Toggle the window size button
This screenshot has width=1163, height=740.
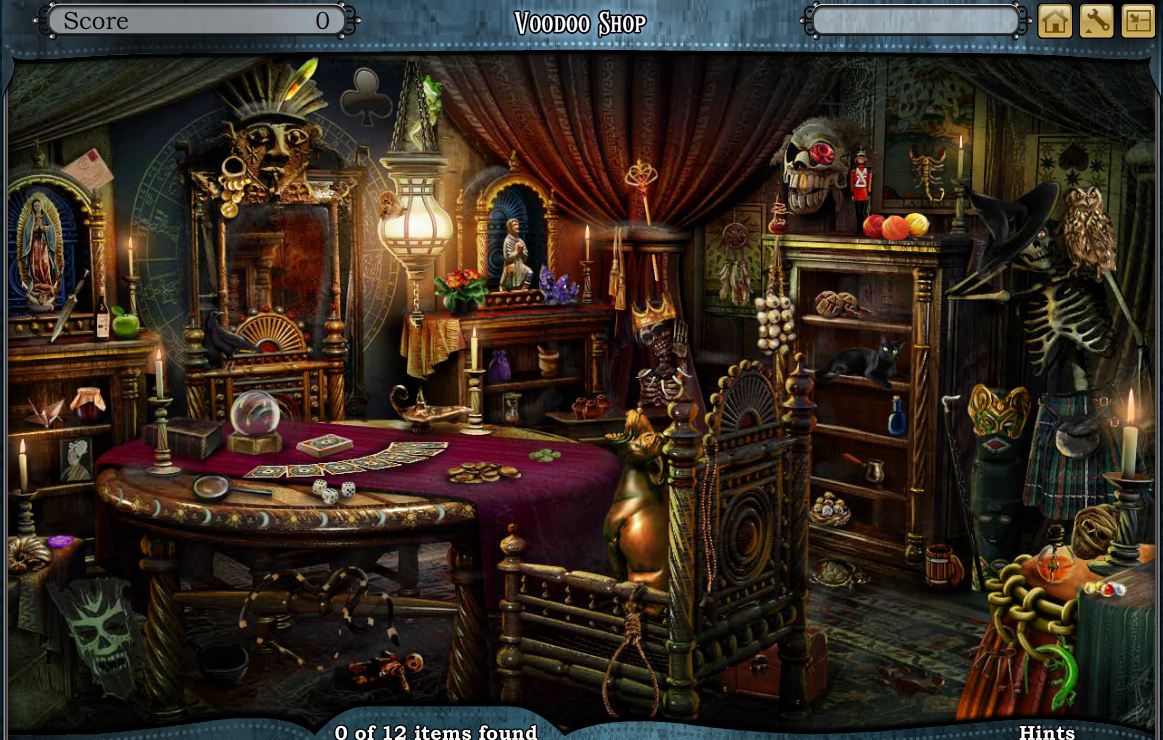coord(1138,21)
